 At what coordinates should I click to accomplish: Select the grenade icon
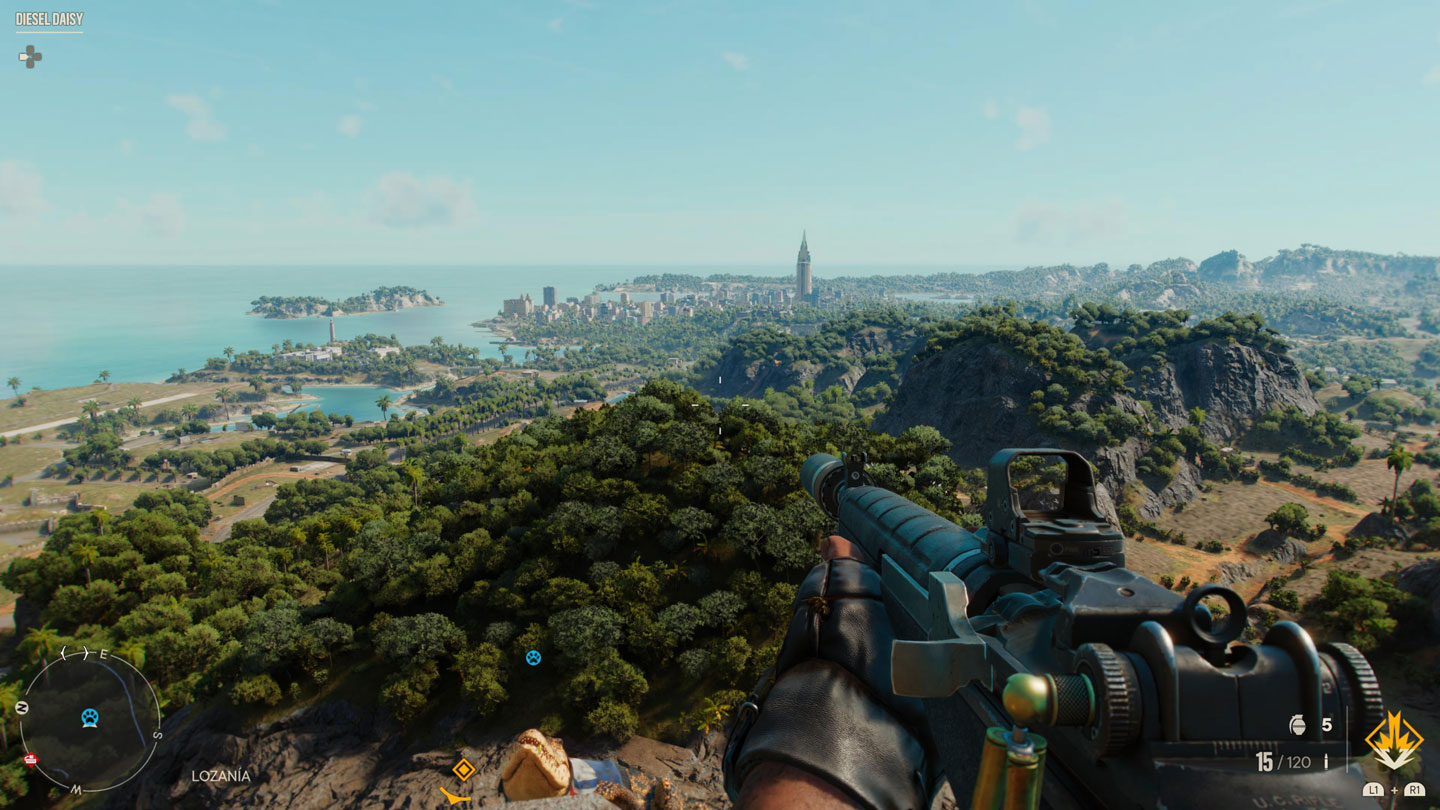pos(1299,725)
